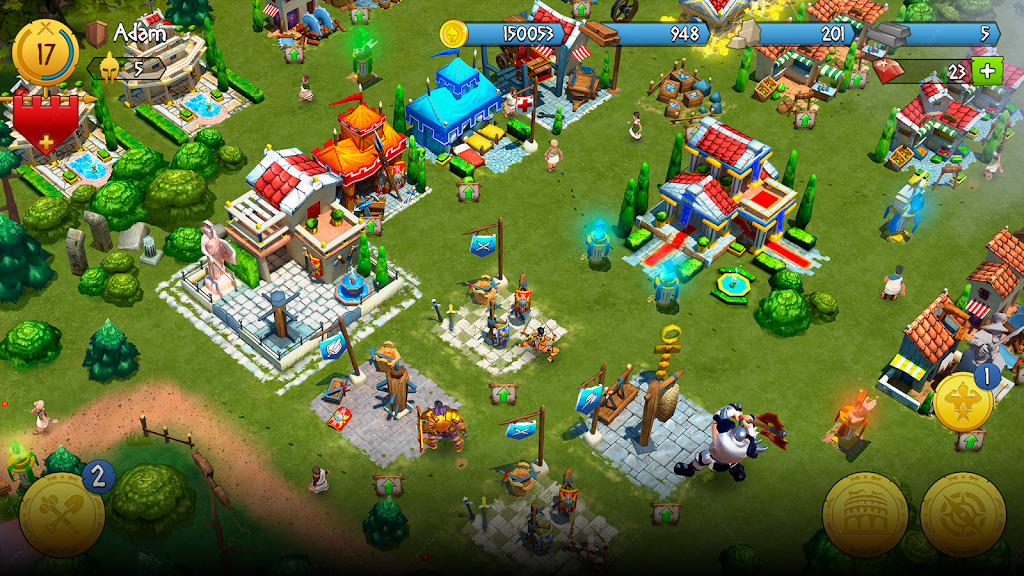The width and height of the screenshot is (1024, 576).
Task: Open the level 17 player badge
Action: (45, 50)
